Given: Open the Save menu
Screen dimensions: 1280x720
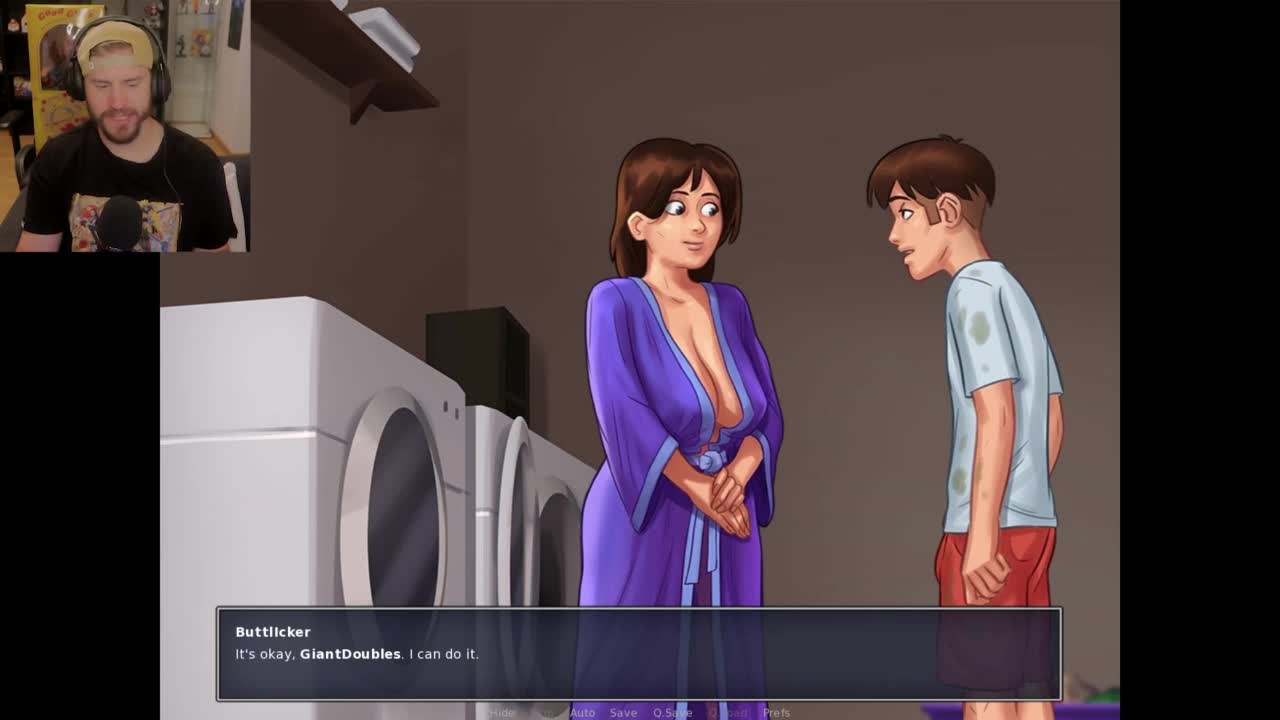Looking at the screenshot, I should point(623,713).
